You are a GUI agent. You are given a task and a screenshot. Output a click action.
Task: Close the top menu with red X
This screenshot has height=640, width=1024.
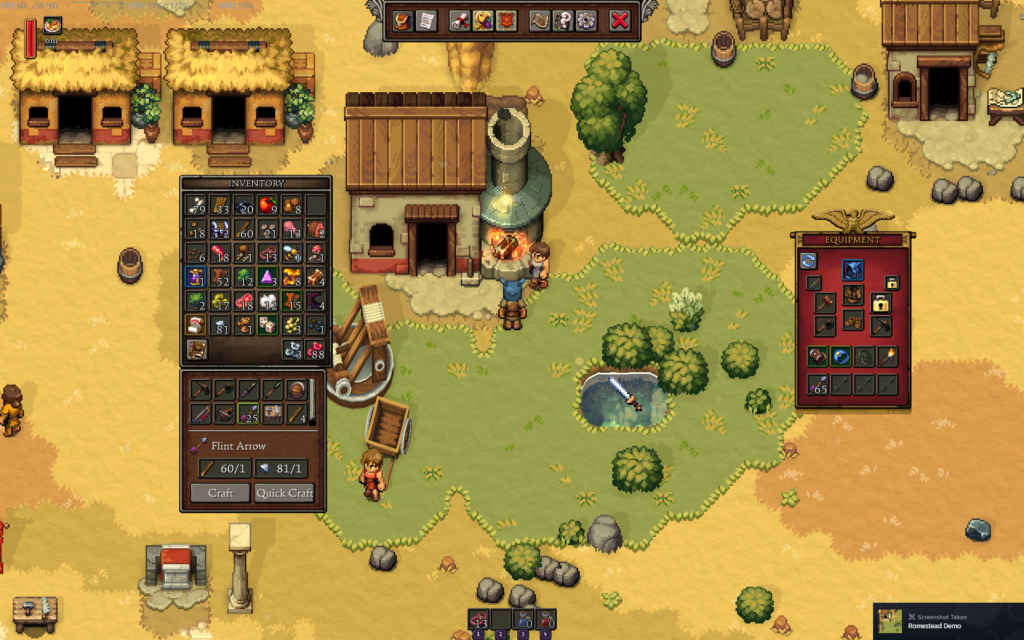620,20
